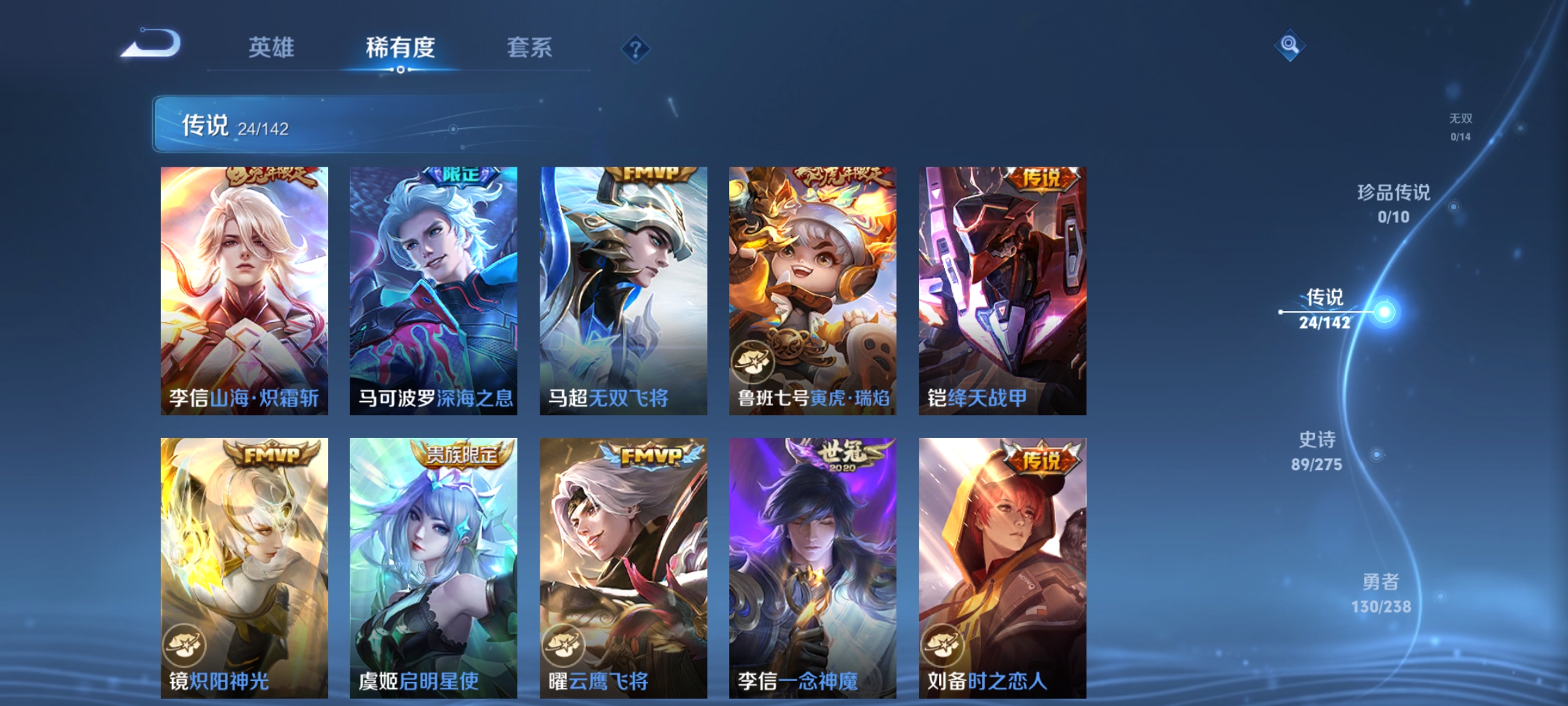Switch to the 套系 tab

[x=531, y=47]
